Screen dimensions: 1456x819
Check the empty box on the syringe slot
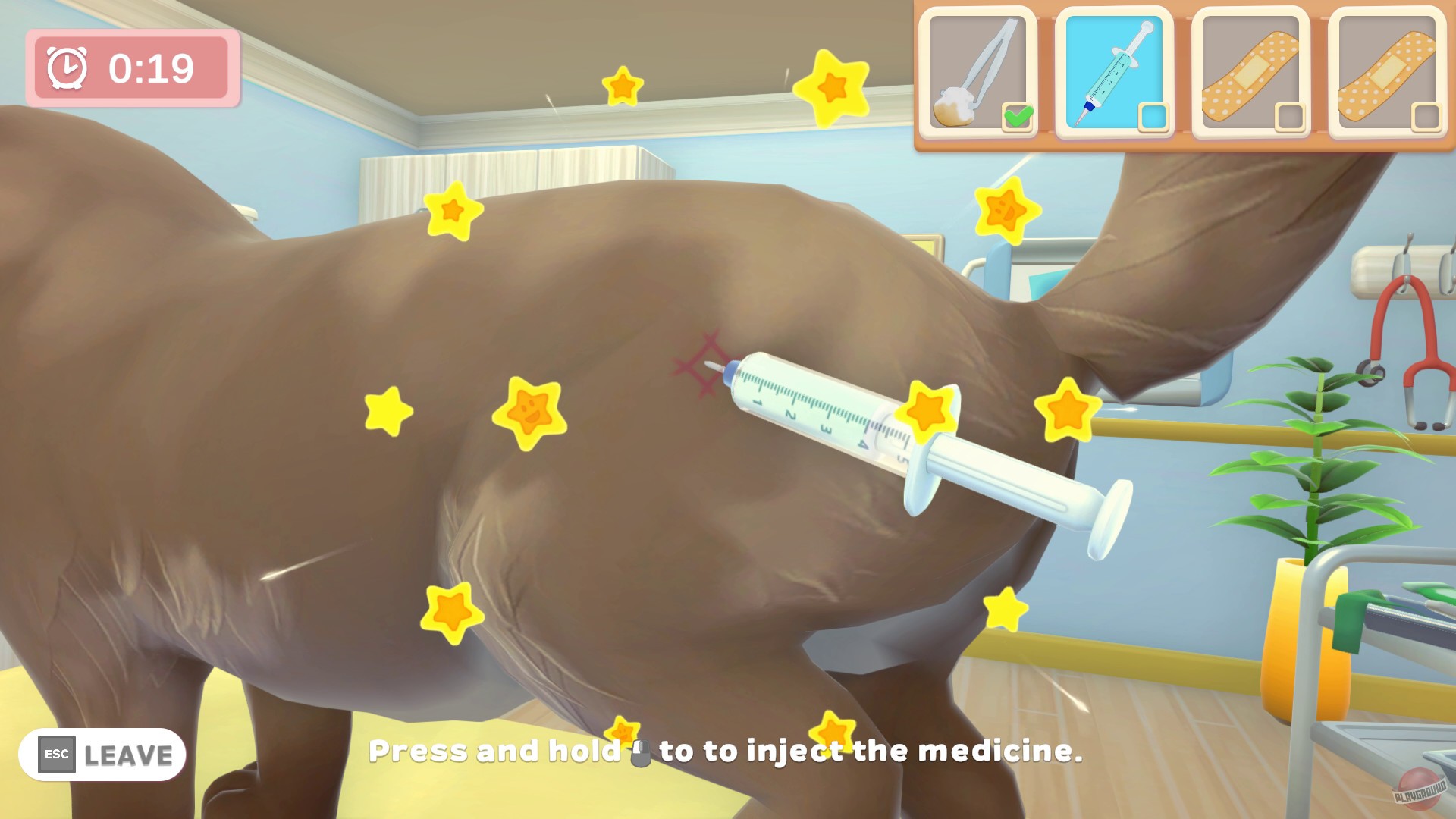[1153, 115]
